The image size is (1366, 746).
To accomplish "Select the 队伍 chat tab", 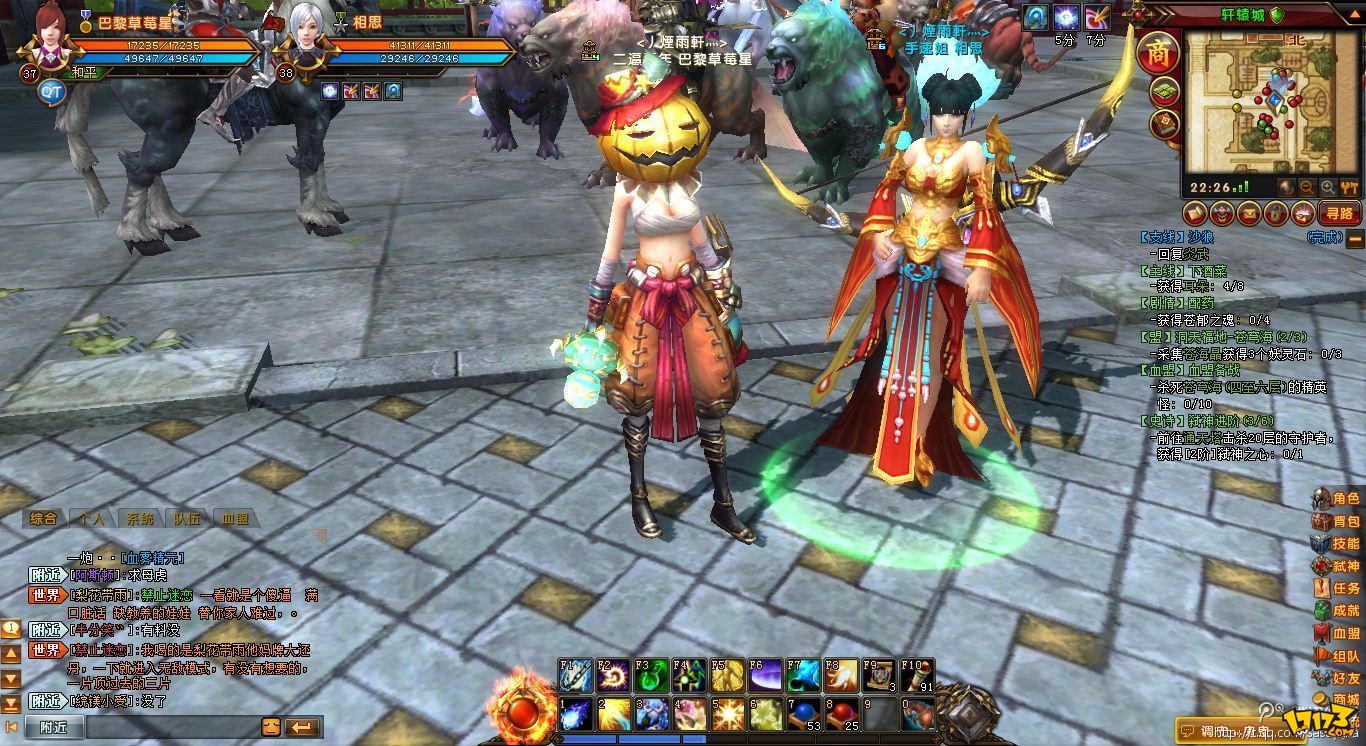I will point(186,519).
